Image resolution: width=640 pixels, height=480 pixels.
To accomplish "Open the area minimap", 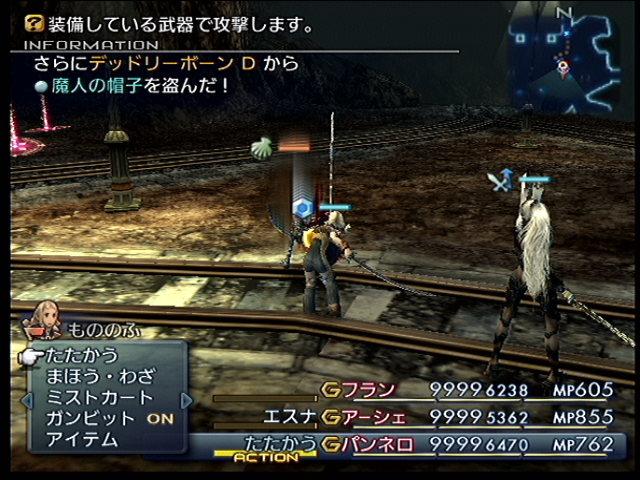I will pyautogui.click(x=564, y=60).
